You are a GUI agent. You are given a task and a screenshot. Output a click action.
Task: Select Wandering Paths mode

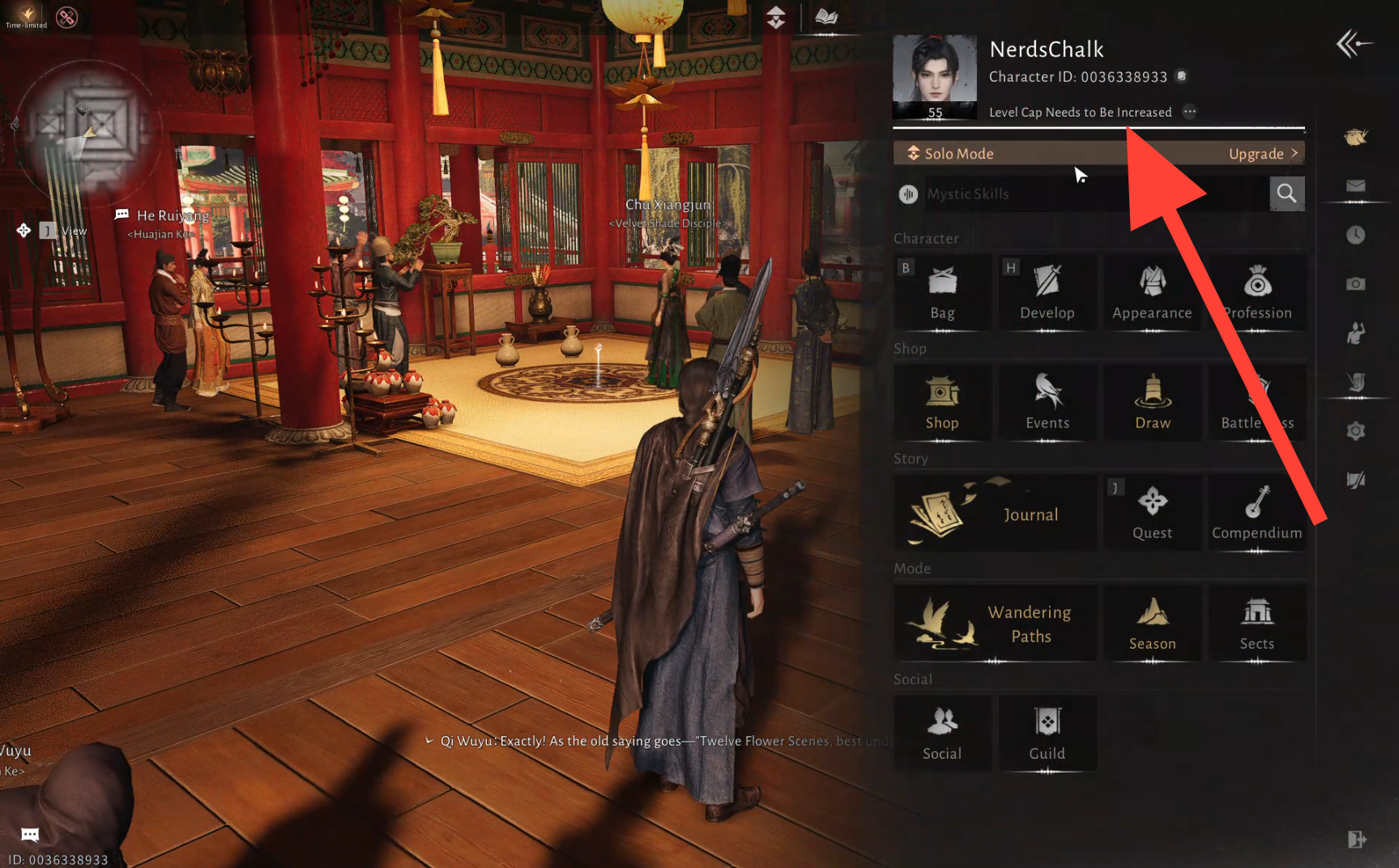point(995,623)
